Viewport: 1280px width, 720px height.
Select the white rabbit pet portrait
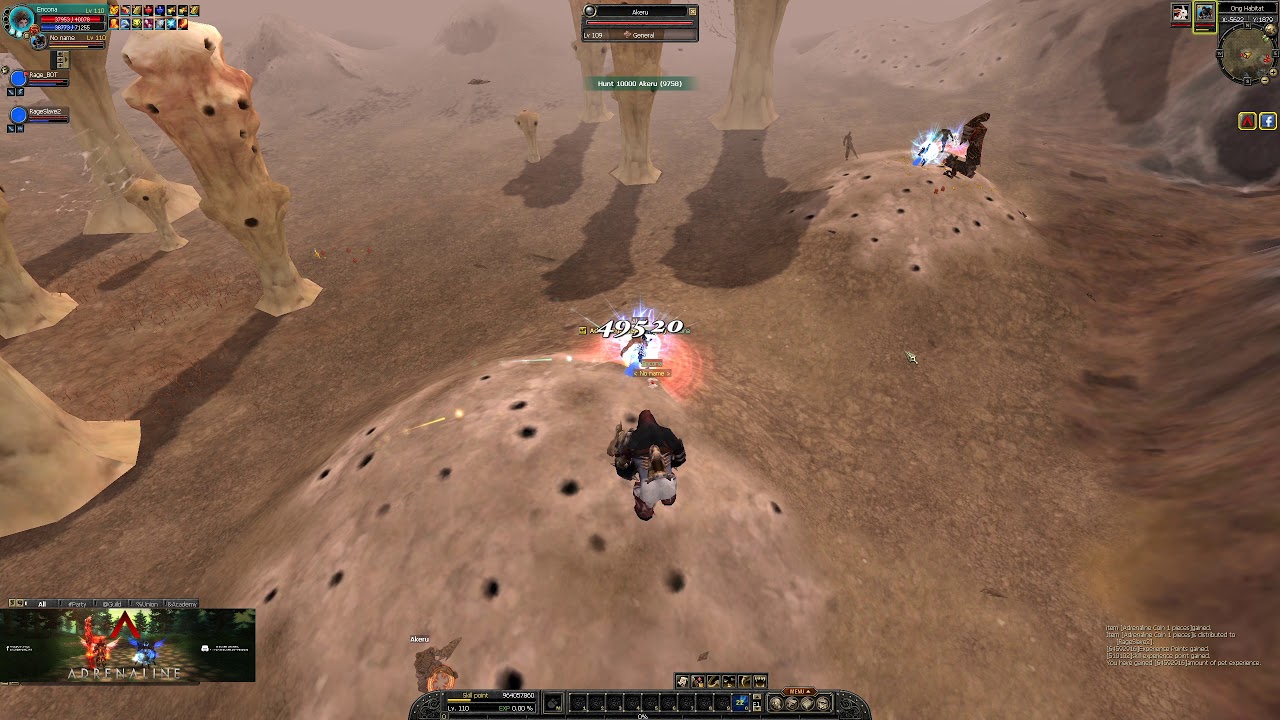tap(1181, 12)
